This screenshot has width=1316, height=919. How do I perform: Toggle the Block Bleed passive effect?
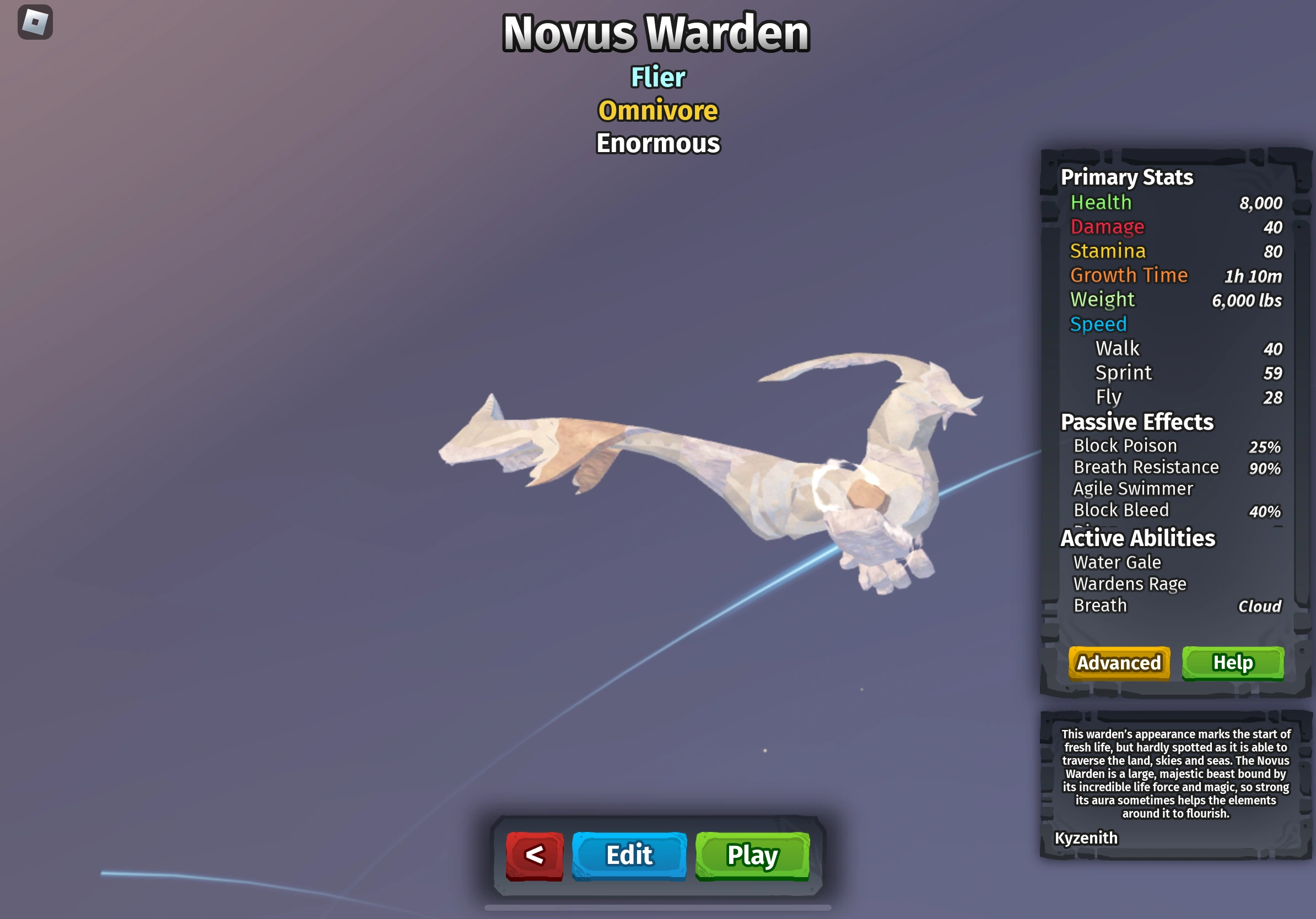(x=1120, y=511)
